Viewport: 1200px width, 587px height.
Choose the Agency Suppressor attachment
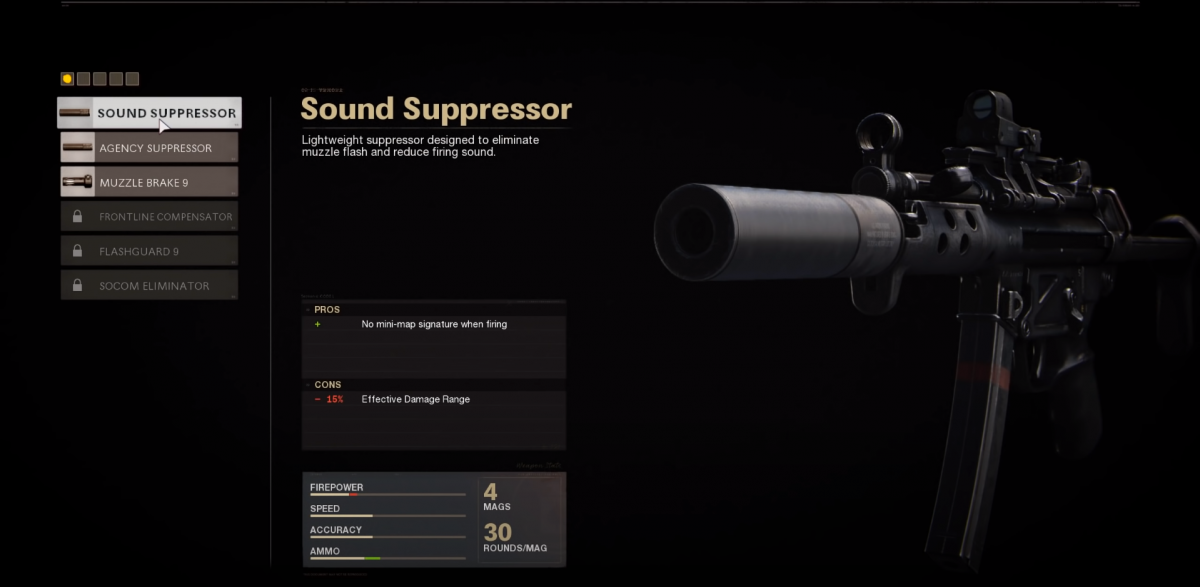[x=149, y=148]
